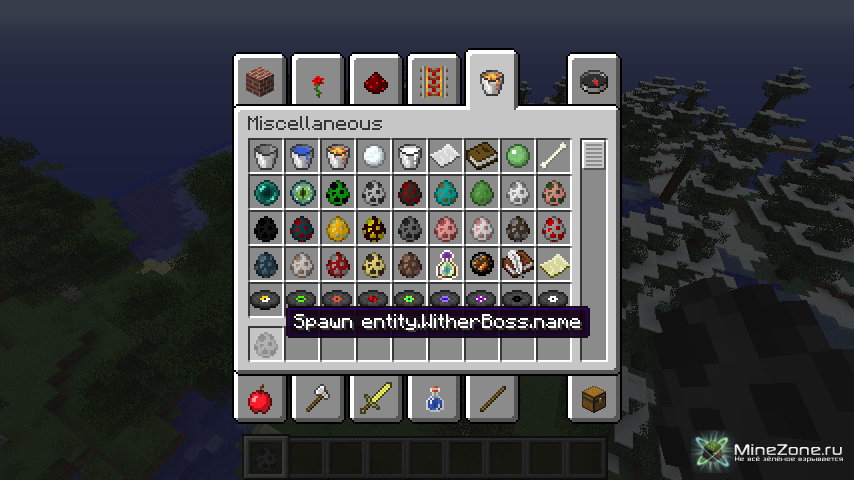Open the potion bottle Brewing tab
854x480 pixels.
(x=433, y=400)
